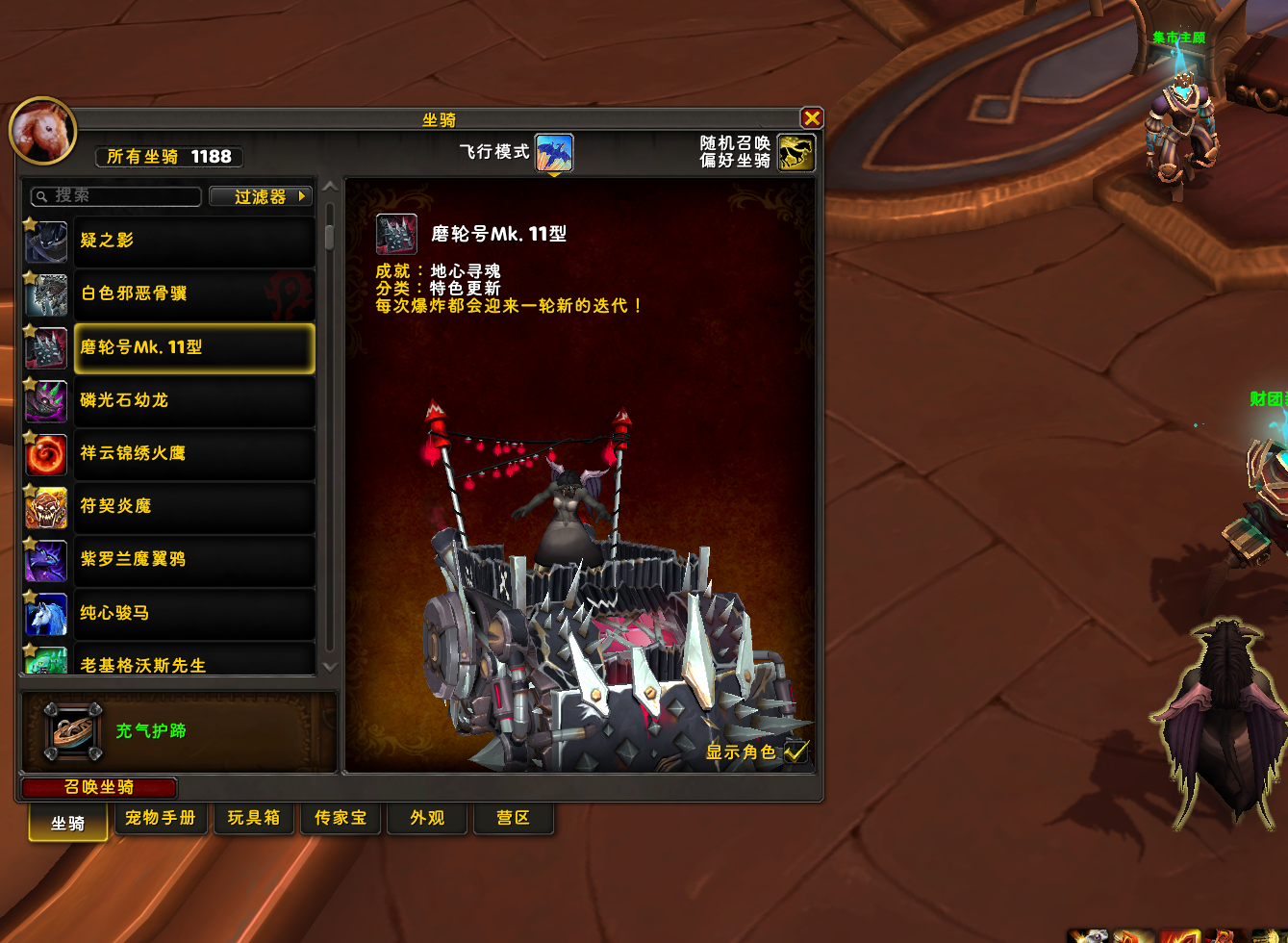
Task: Select the 纯心骏马 mount entry
Action: 193,613
